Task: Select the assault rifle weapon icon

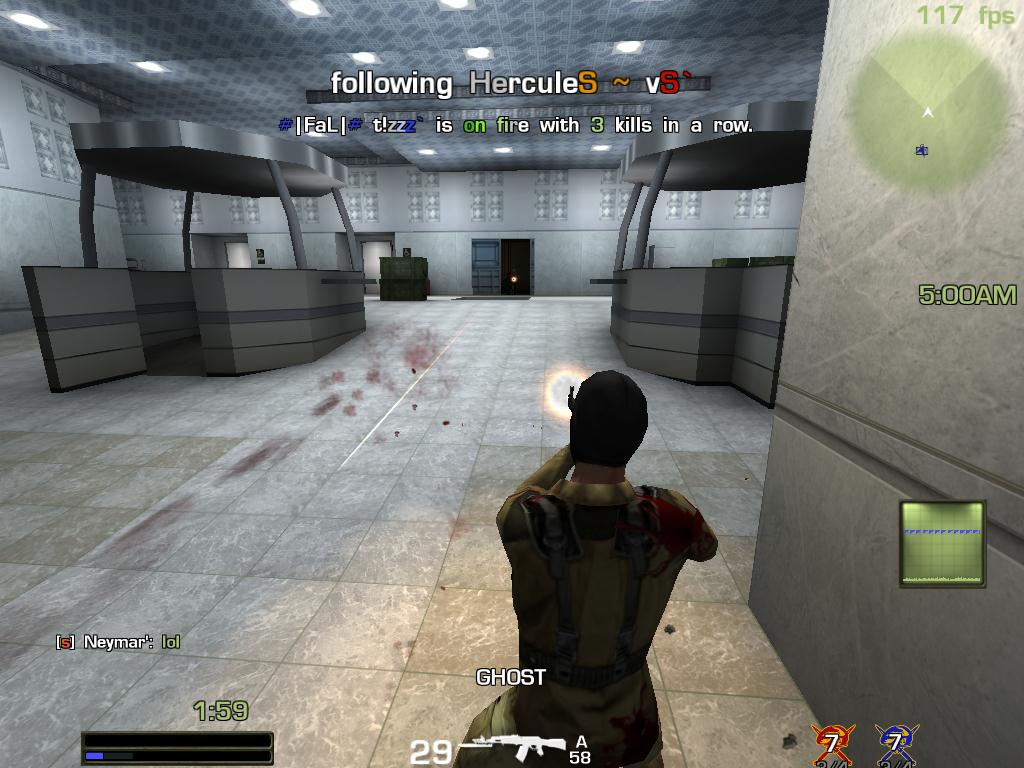Action: (513, 746)
